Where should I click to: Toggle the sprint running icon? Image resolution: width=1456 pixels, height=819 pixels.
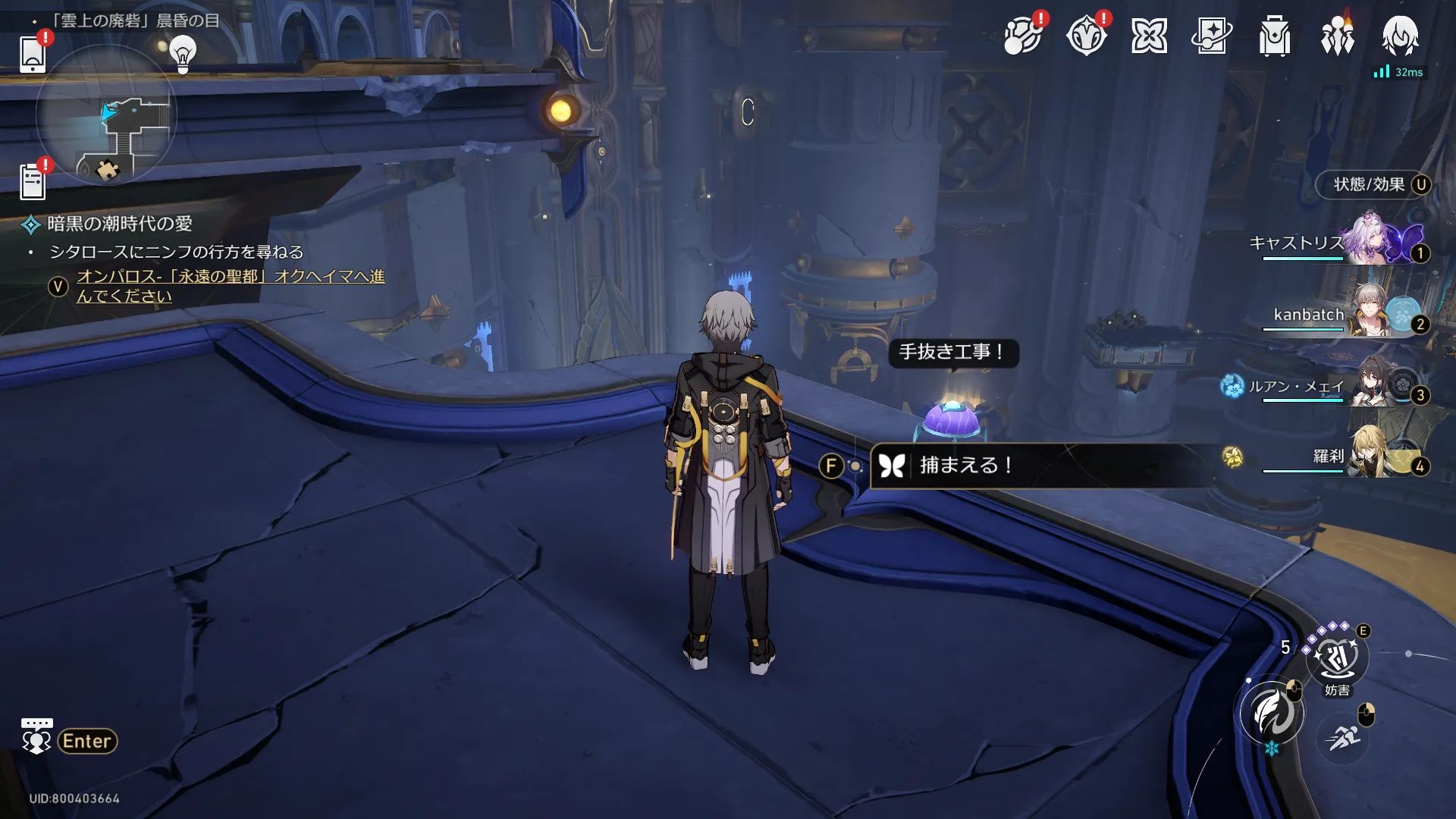[x=1342, y=737]
